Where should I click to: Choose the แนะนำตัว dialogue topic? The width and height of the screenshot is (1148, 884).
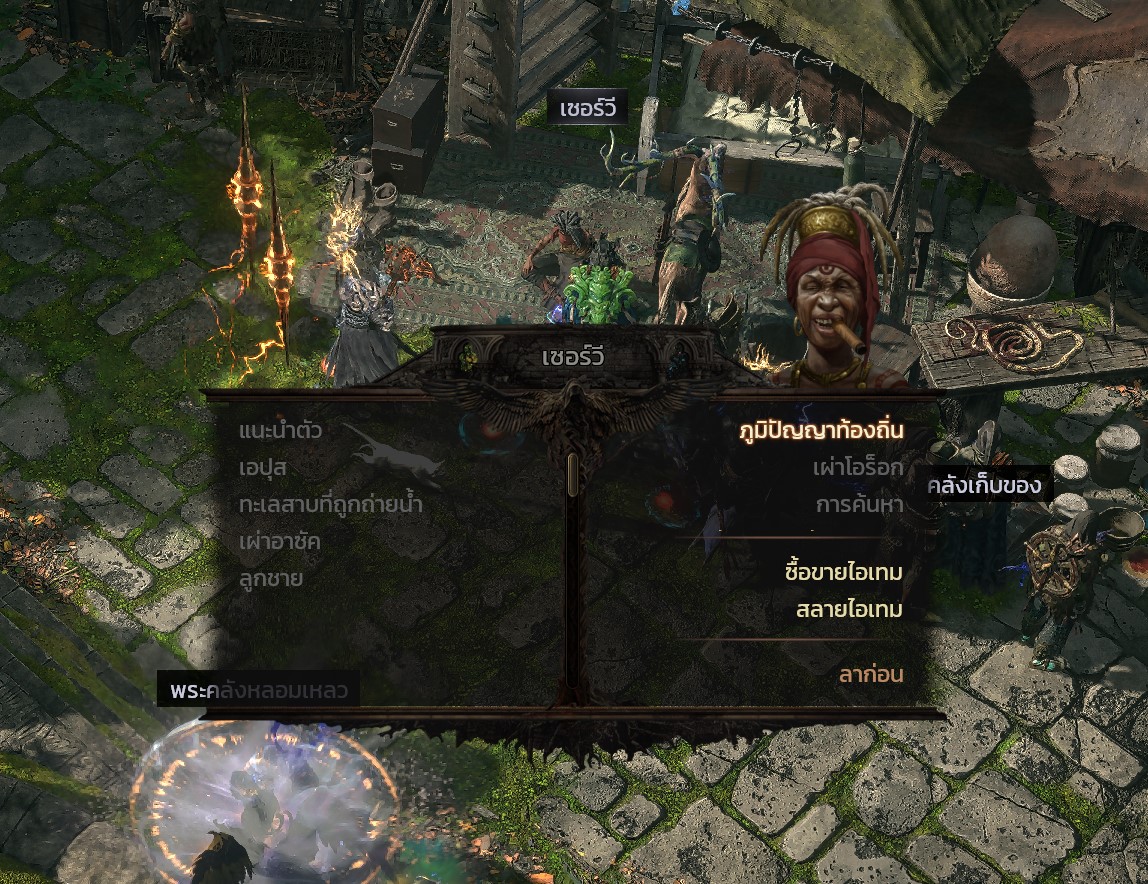tap(280, 431)
